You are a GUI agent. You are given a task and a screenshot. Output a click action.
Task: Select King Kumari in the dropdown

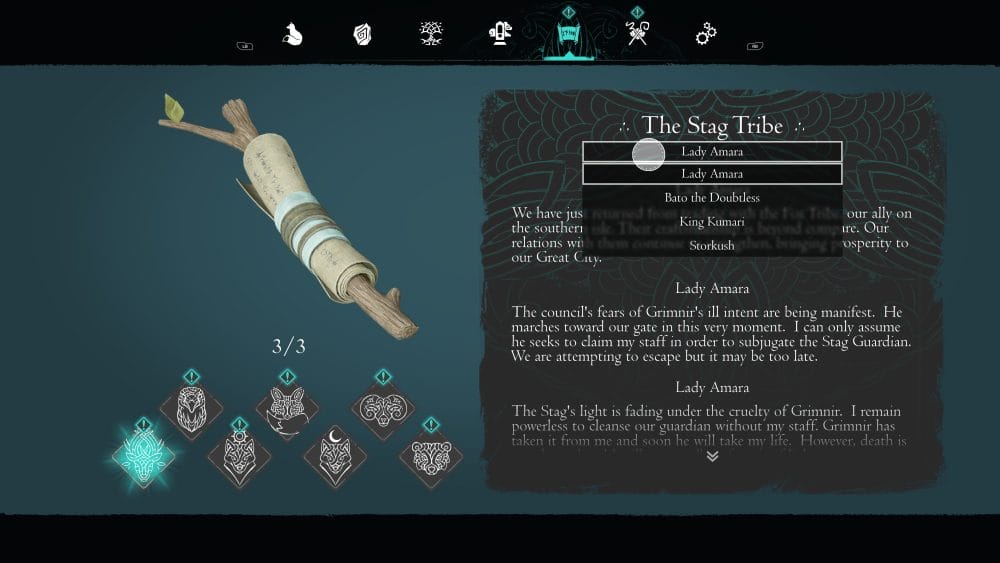click(x=712, y=221)
